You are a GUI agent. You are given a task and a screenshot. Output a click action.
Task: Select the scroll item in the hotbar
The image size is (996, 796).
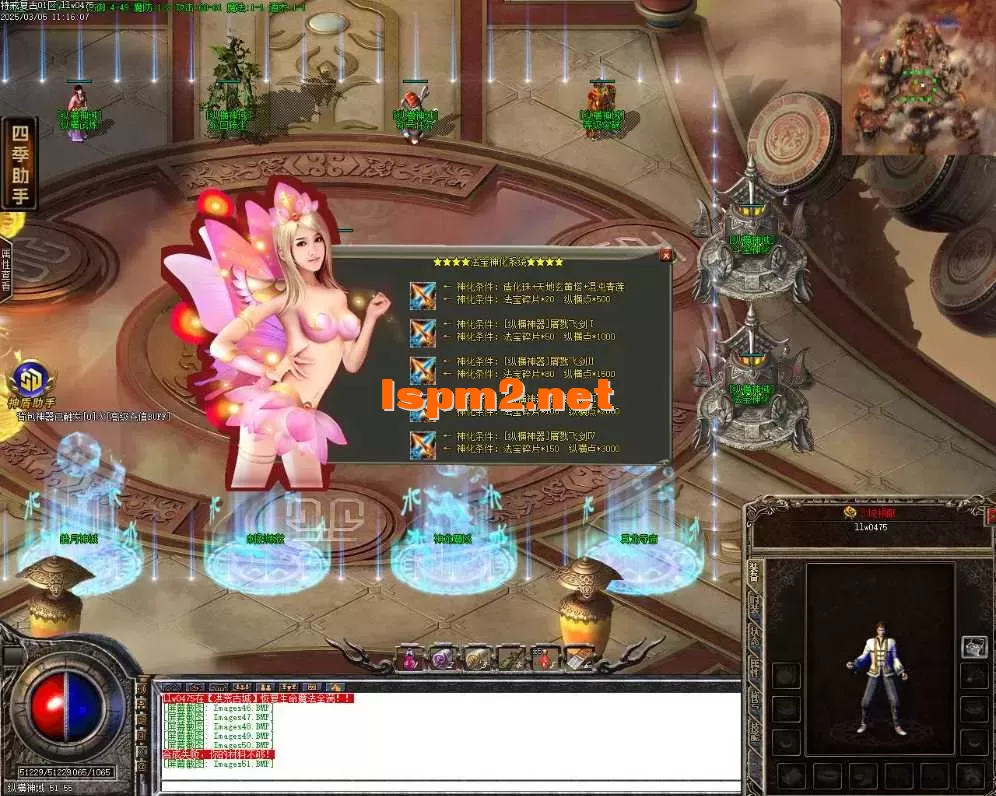click(576, 658)
